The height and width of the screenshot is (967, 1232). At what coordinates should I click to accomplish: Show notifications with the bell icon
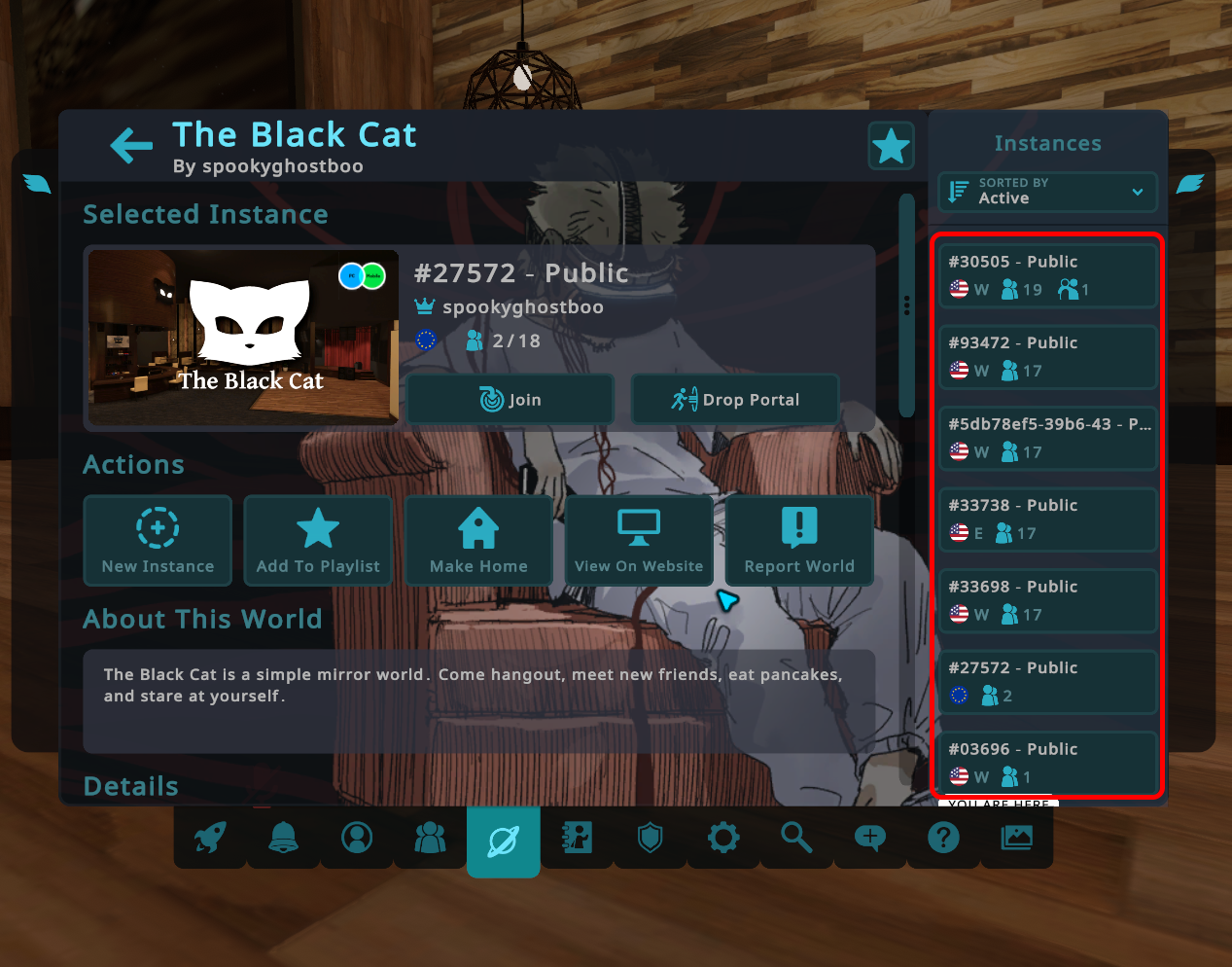coord(284,837)
